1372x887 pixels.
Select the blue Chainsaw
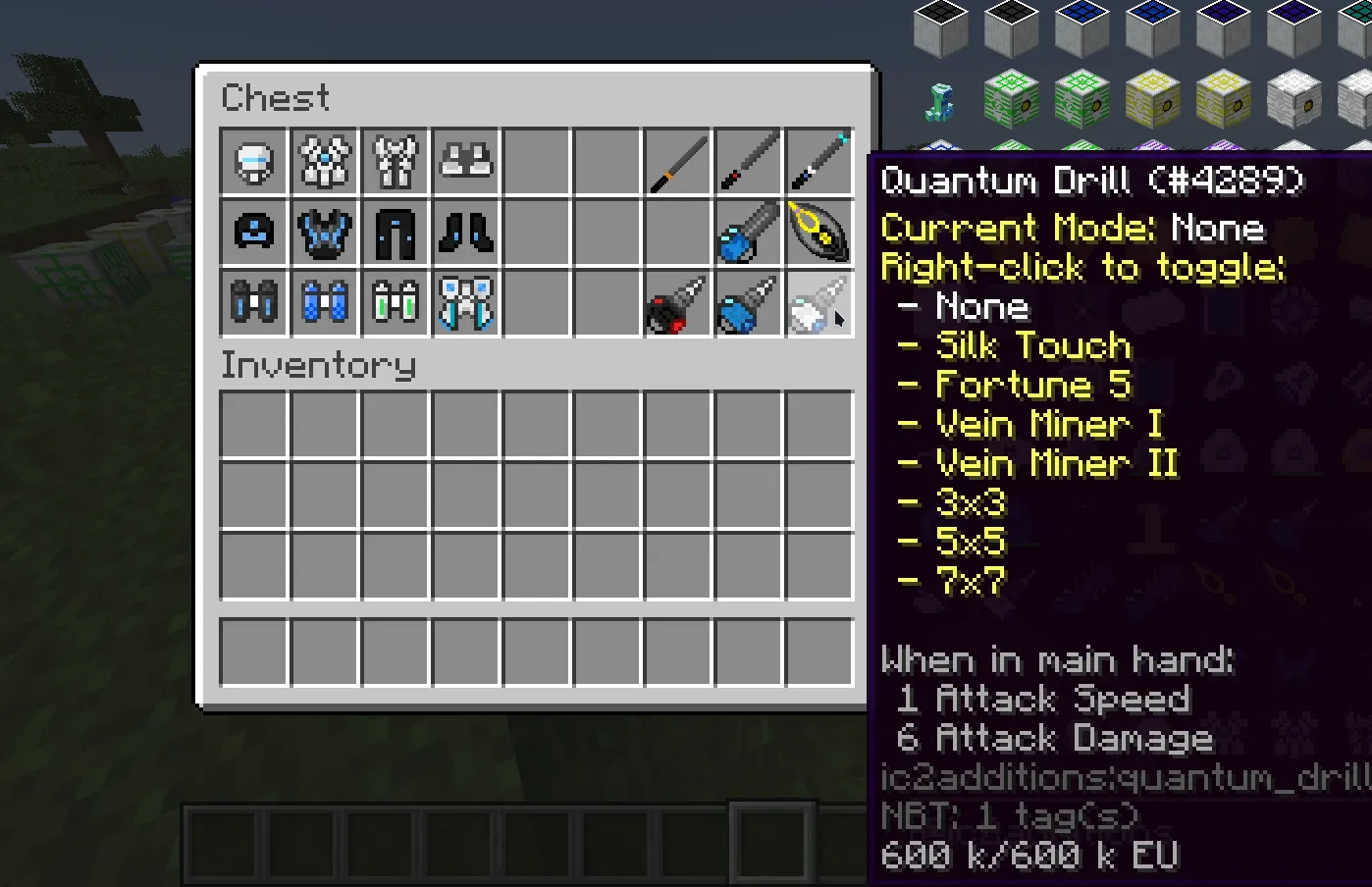tap(748, 232)
